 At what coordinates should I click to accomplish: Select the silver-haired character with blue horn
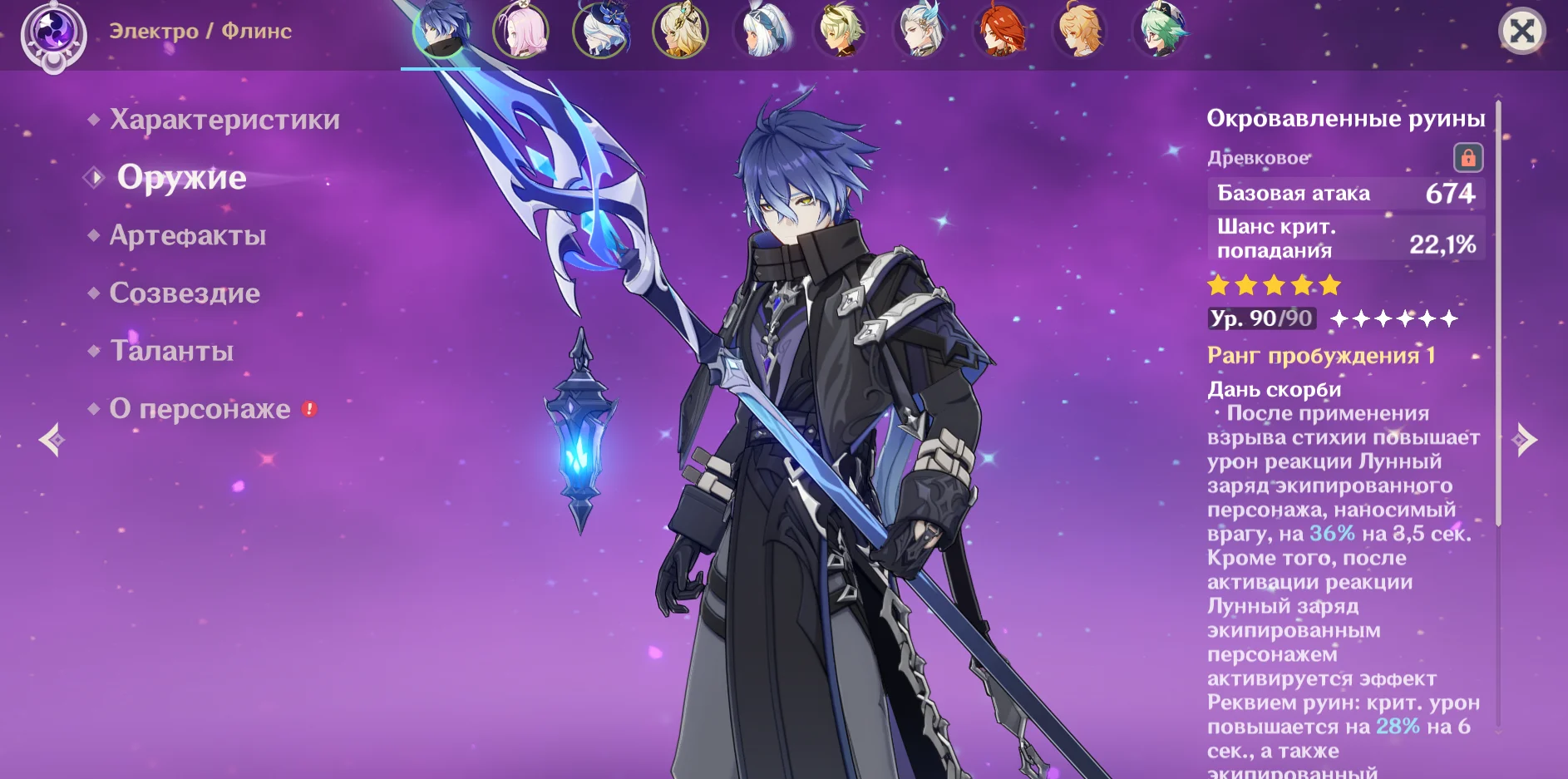tap(920, 32)
